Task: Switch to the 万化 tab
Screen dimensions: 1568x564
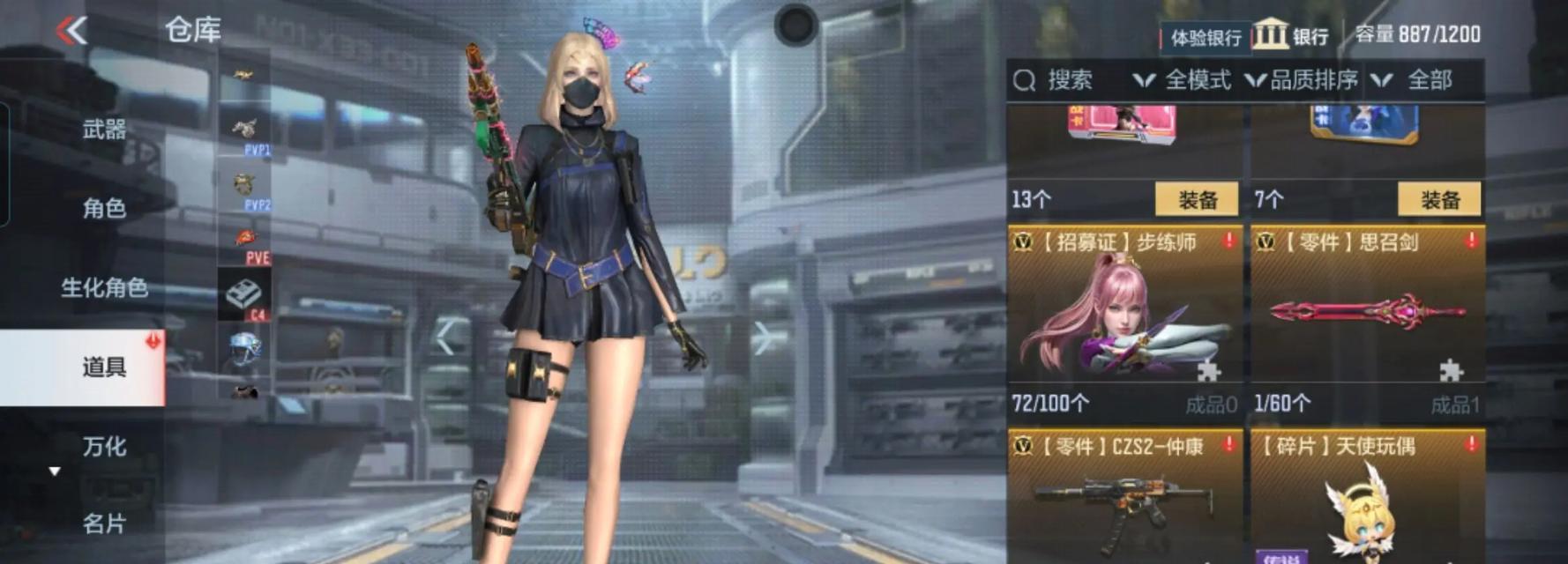Action: tap(104, 446)
